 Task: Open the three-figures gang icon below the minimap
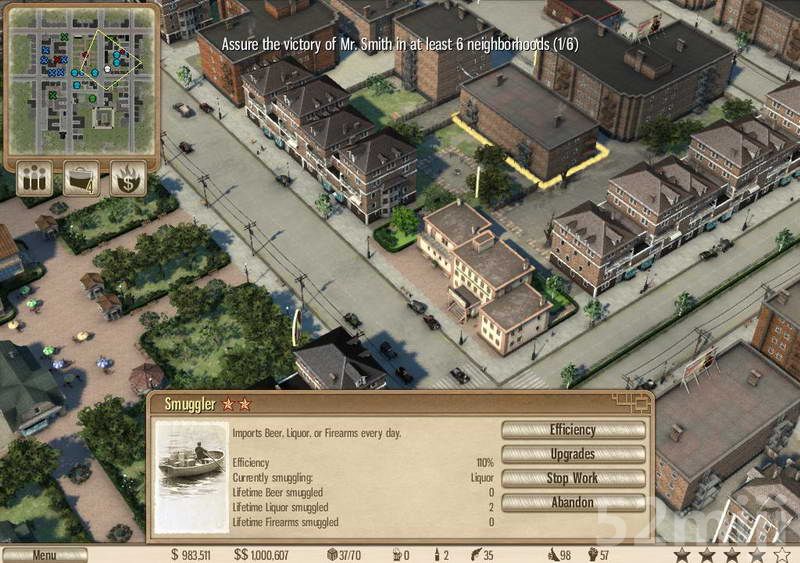(x=34, y=178)
